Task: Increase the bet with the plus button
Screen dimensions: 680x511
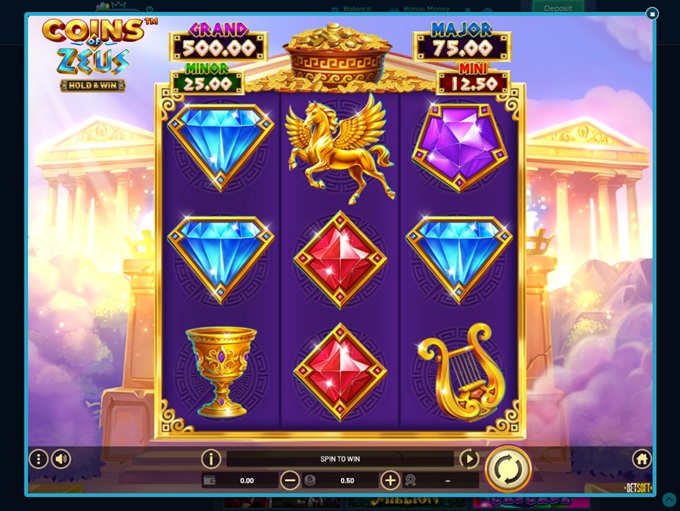Action: (x=390, y=480)
